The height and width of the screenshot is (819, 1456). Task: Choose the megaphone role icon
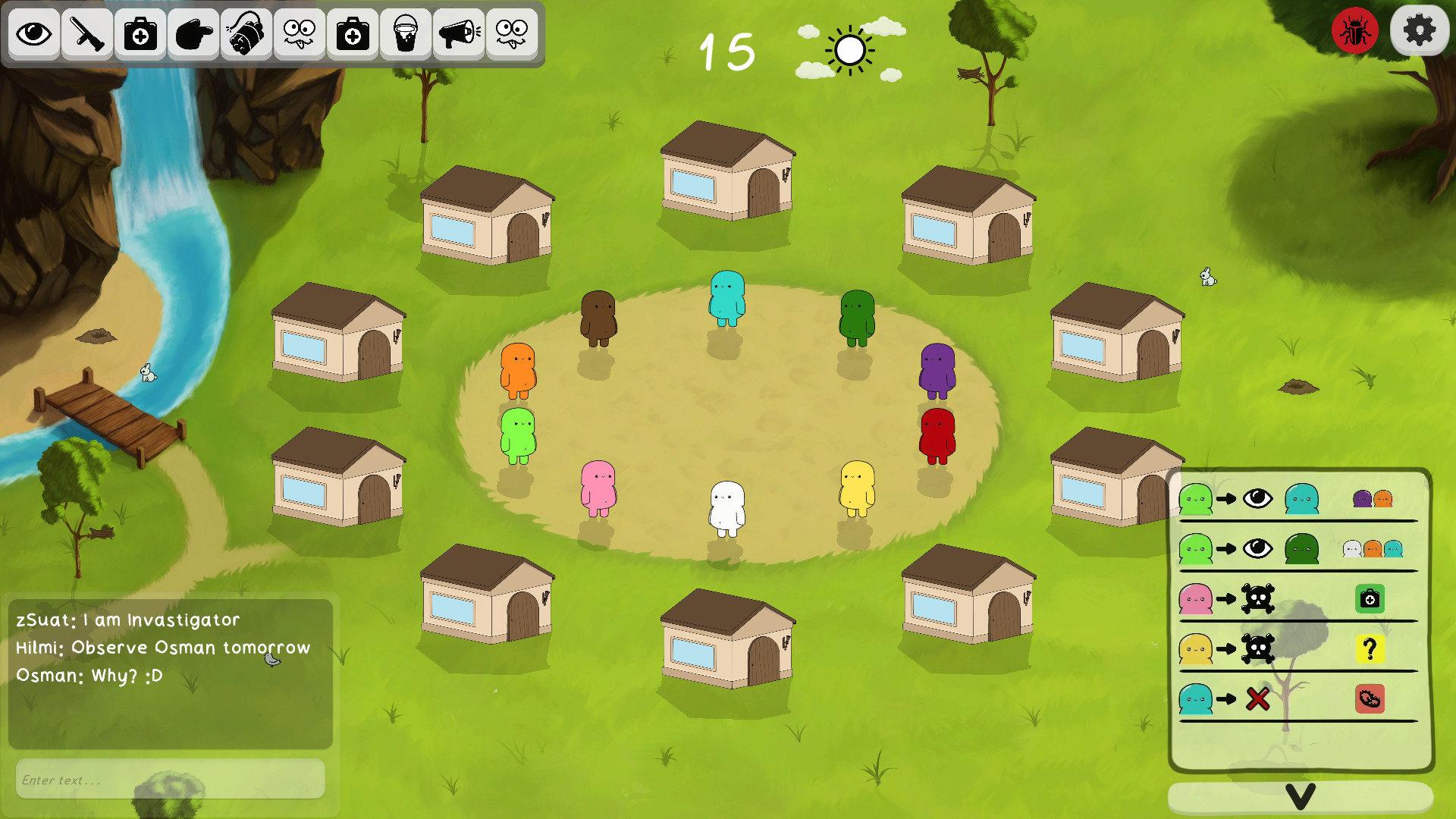tap(459, 34)
